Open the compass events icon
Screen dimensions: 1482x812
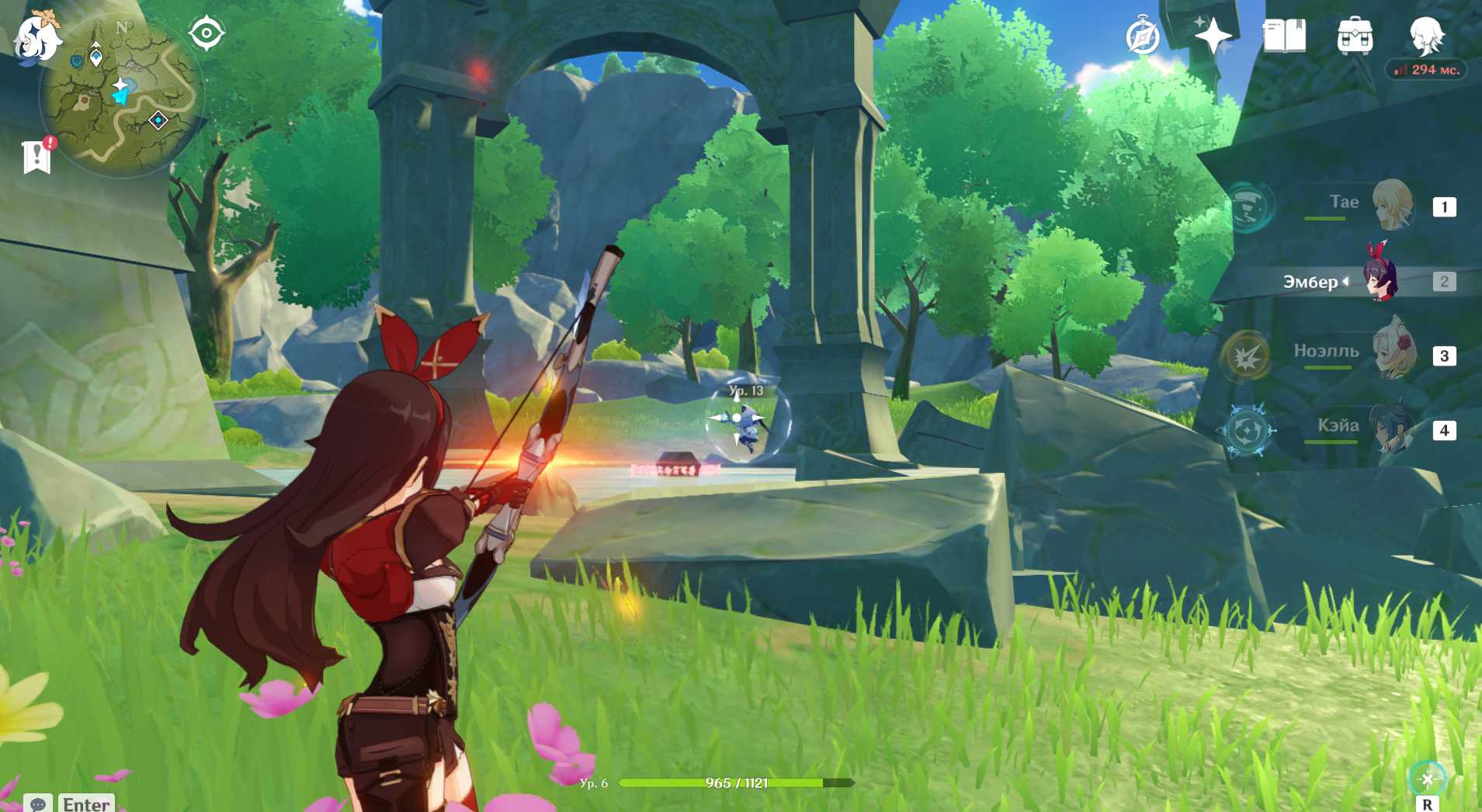pyautogui.click(x=1143, y=36)
